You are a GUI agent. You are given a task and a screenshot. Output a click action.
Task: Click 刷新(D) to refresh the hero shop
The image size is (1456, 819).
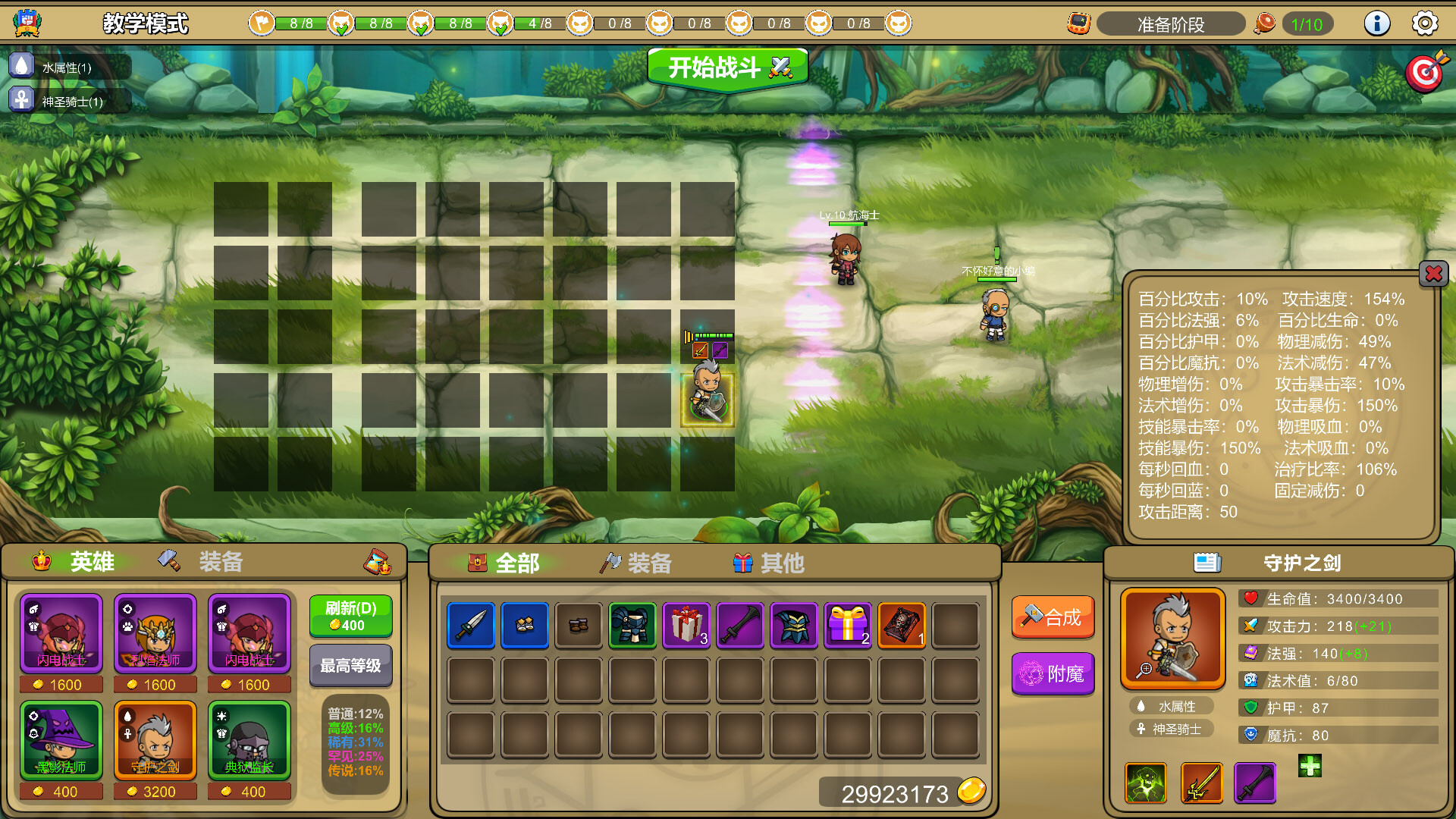coord(350,616)
